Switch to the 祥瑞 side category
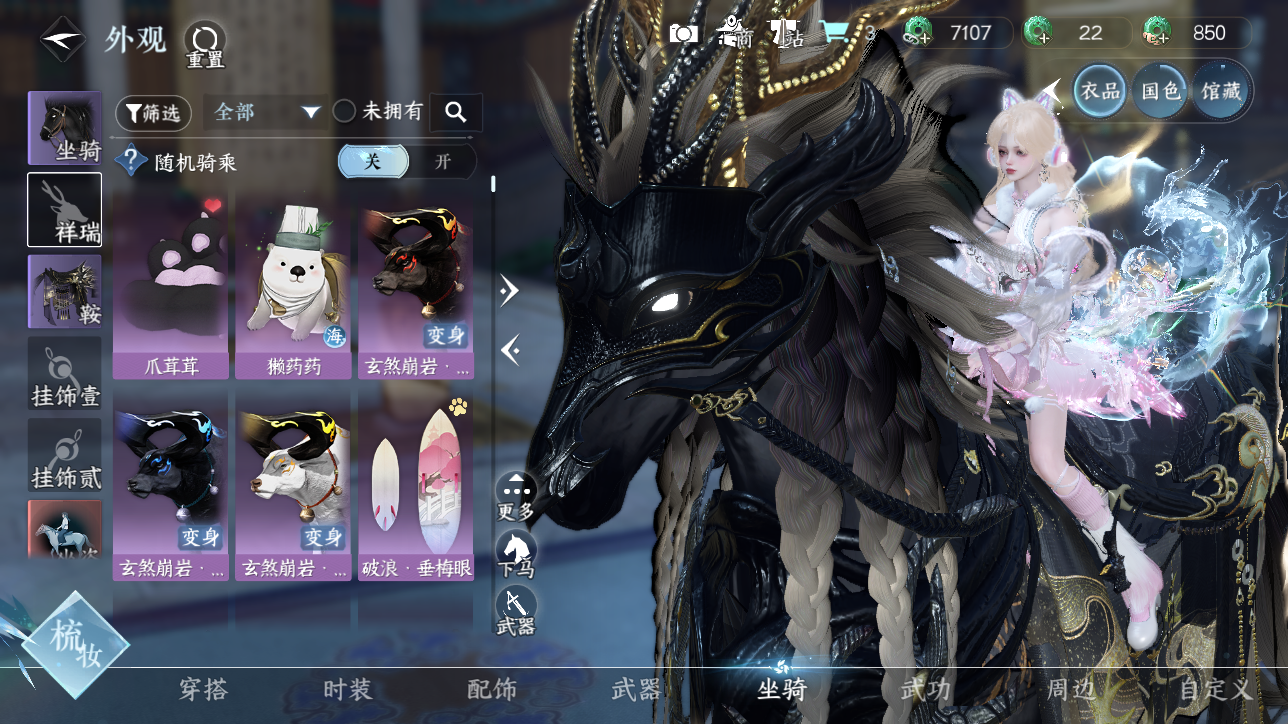 click(x=65, y=210)
